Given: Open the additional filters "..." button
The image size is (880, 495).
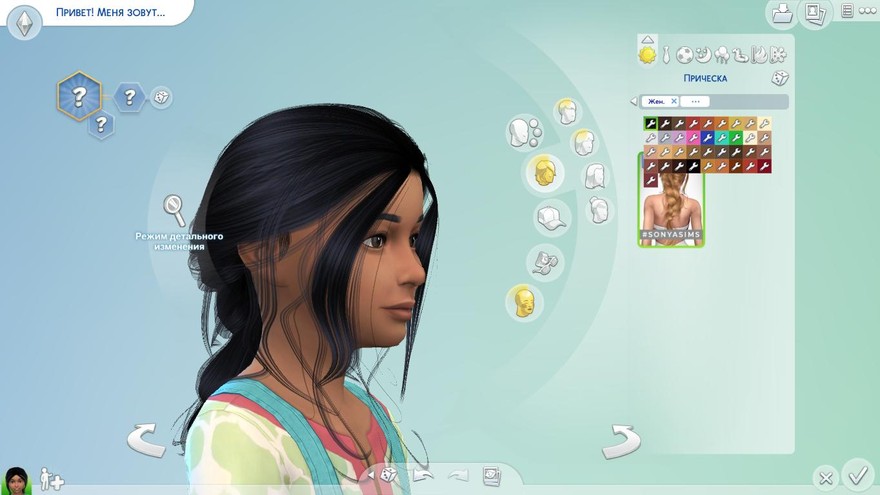Looking at the screenshot, I should point(696,101).
